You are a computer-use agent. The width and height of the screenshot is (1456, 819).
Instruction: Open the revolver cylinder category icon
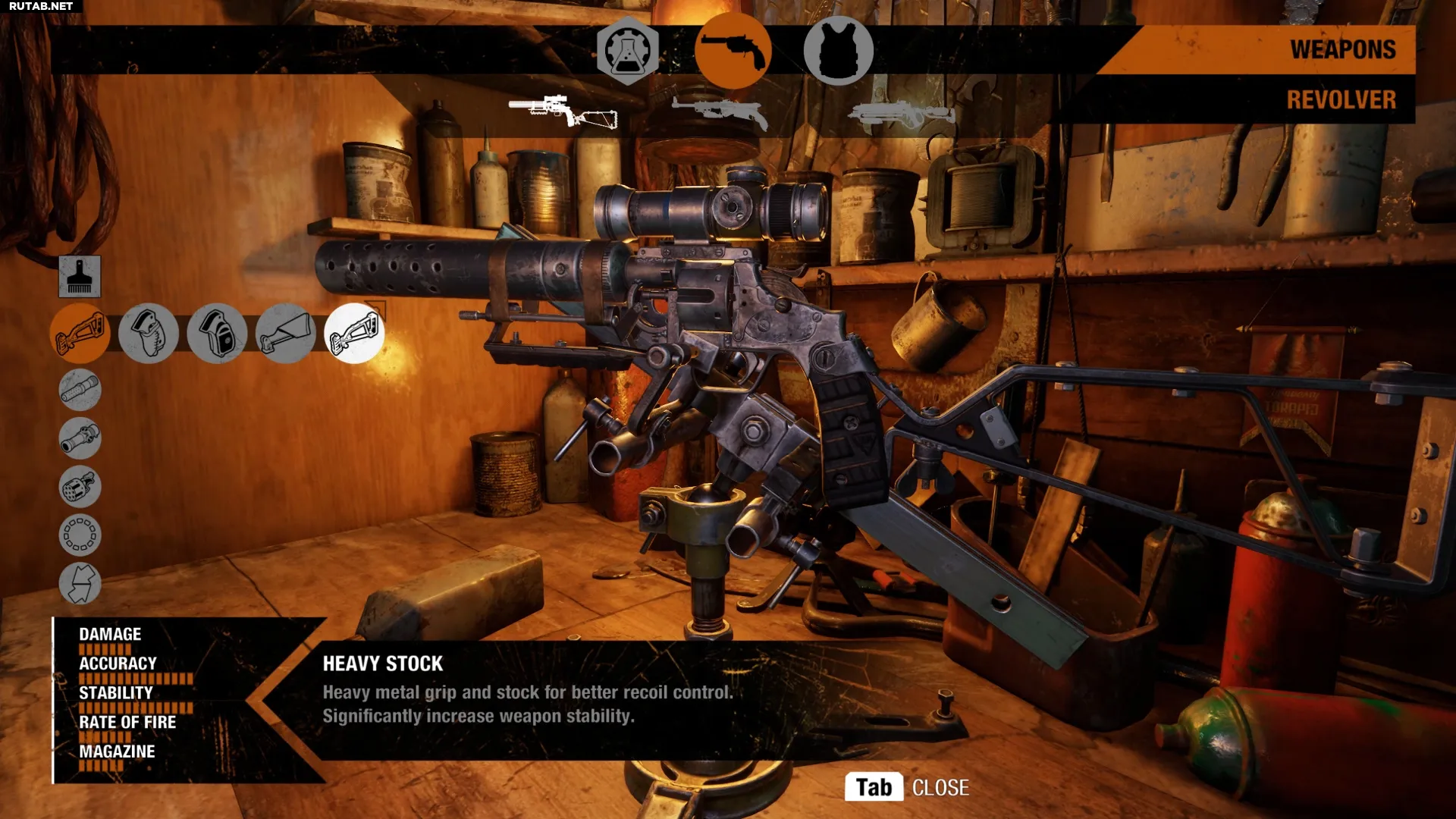coord(80,487)
